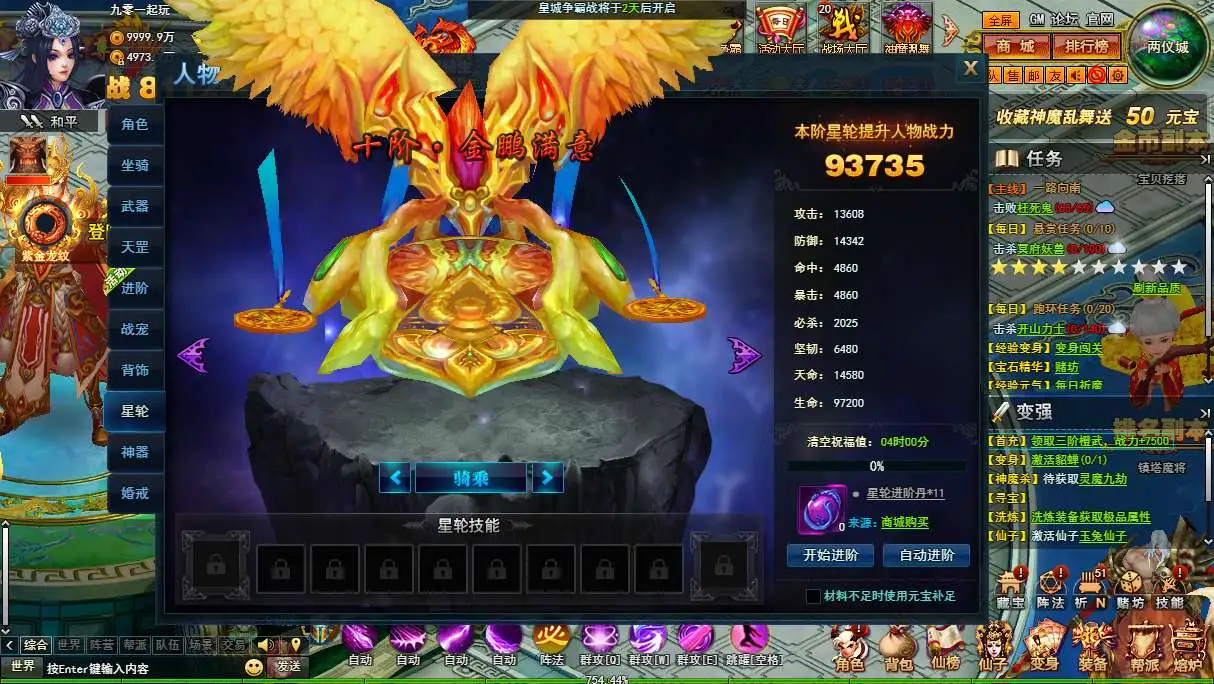
Task: Switch to the 神器 tab
Action: pyautogui.click(x=135, y=452)
